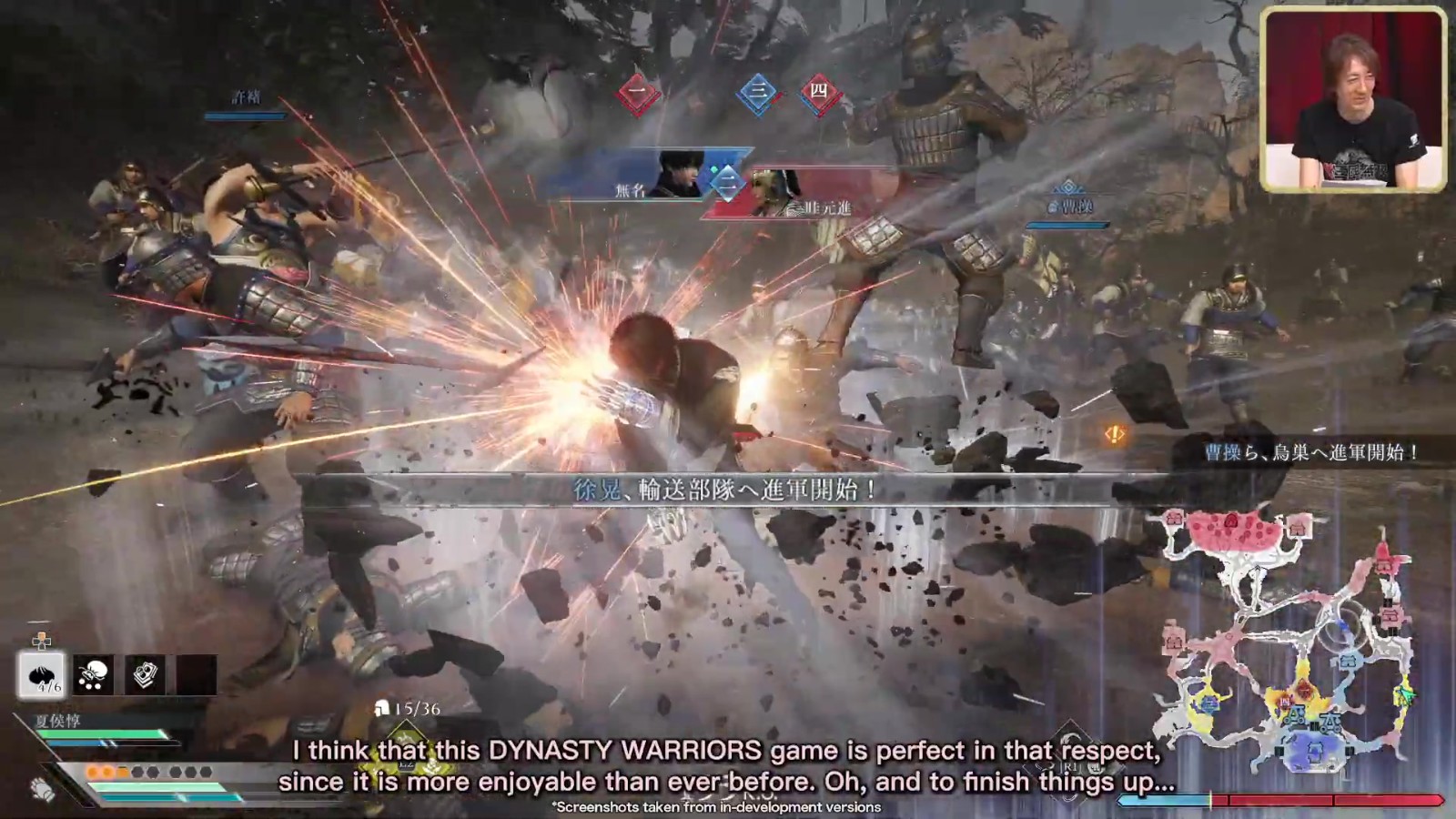The image size is (1456, 819).
Task: Click the red 一 objective diamond marker
Action: tap(638, 92)
